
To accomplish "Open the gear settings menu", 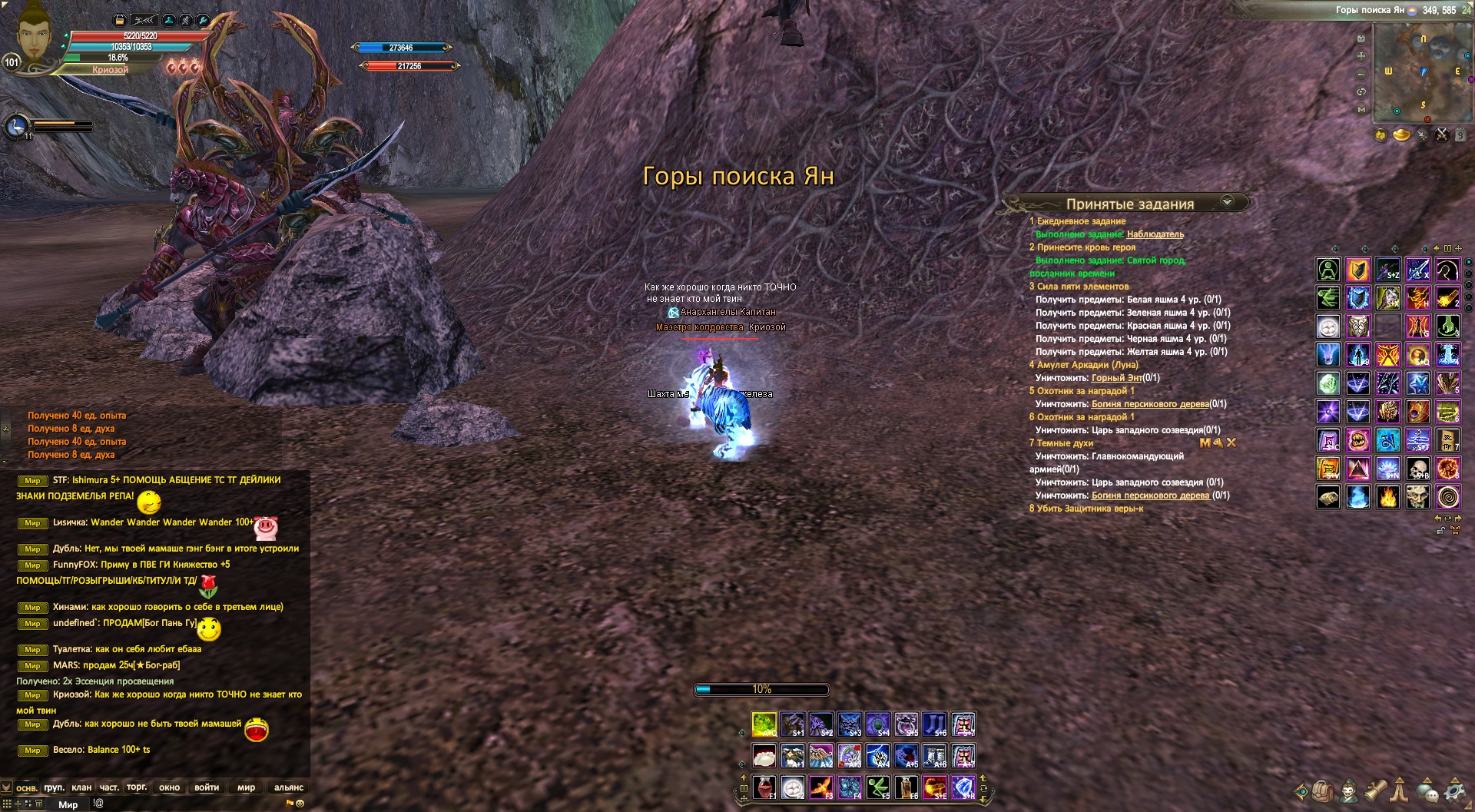I will pos(1454,790).
